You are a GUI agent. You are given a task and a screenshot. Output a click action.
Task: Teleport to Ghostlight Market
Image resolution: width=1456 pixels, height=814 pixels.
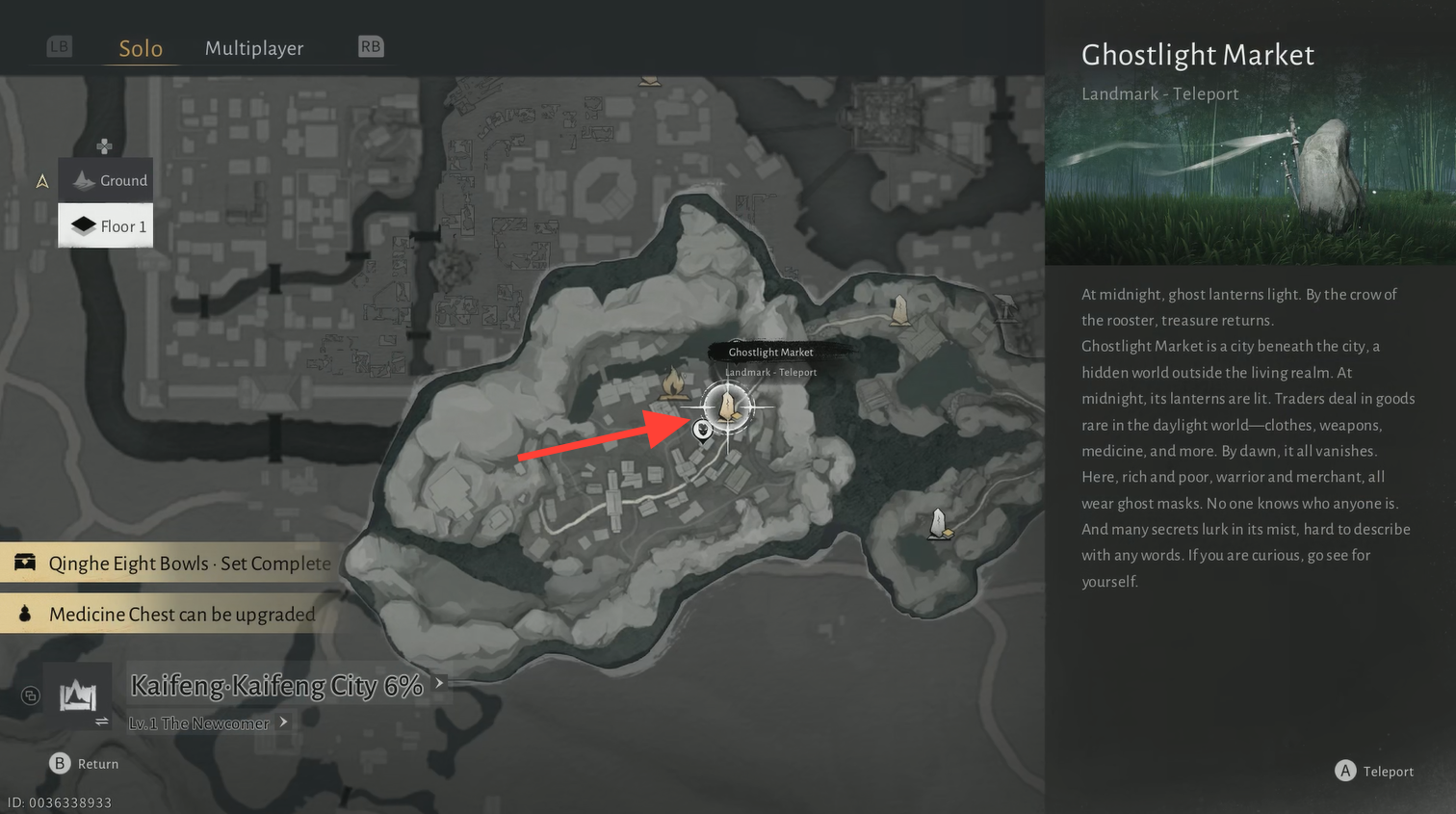click(x=1374, y=771)
